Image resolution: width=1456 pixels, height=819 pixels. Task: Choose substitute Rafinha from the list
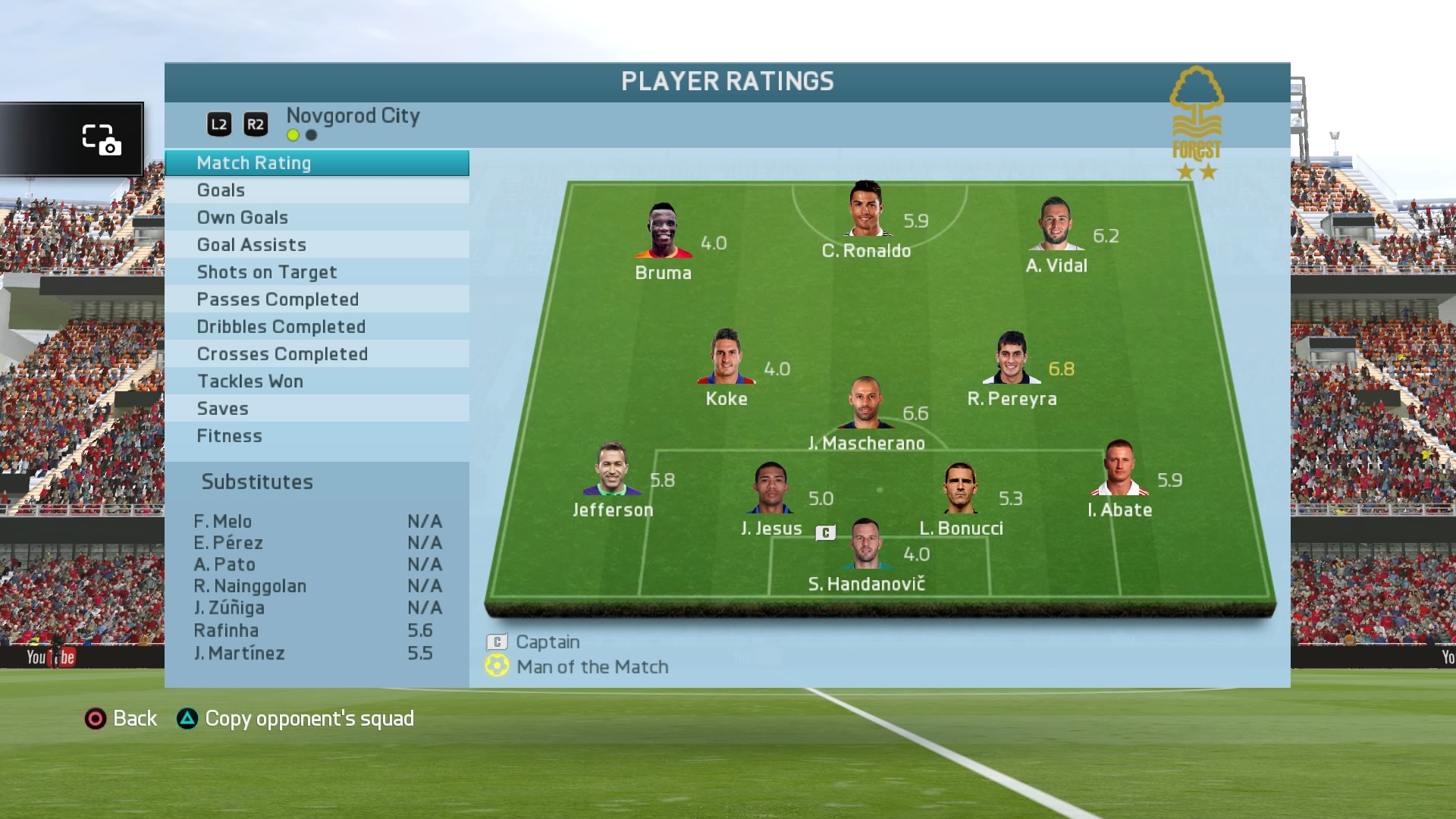pos(226,630)
